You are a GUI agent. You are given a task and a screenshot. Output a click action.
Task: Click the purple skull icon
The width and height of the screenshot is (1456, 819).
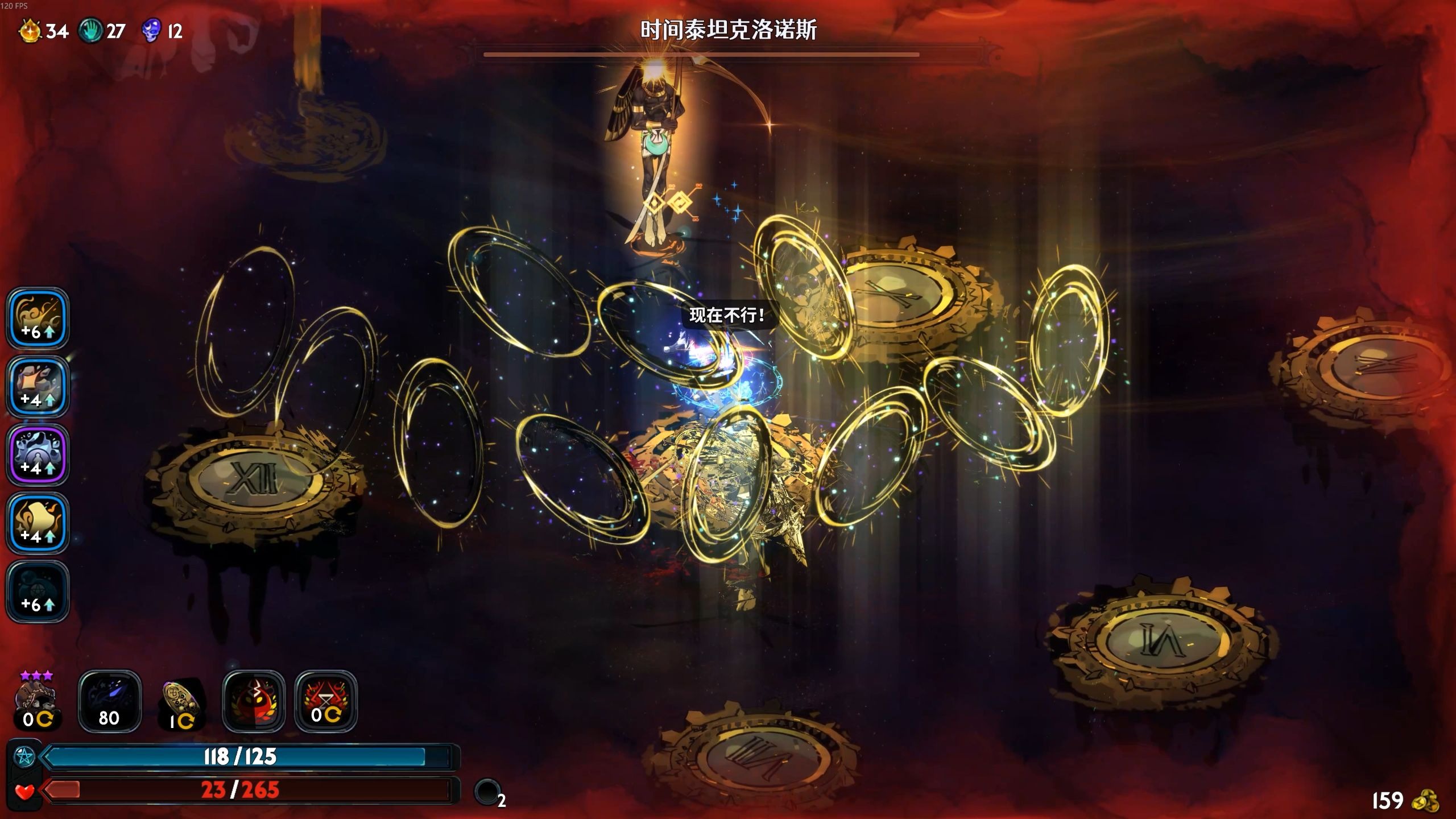151,30
